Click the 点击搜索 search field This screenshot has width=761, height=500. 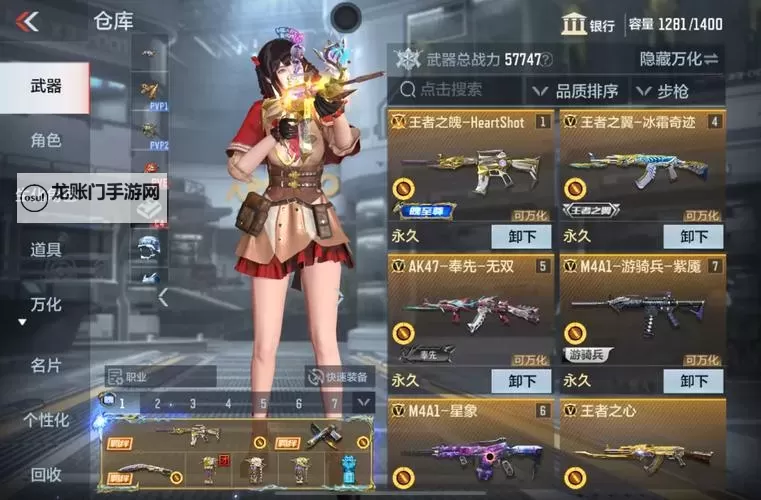click(x=455, y=91)
